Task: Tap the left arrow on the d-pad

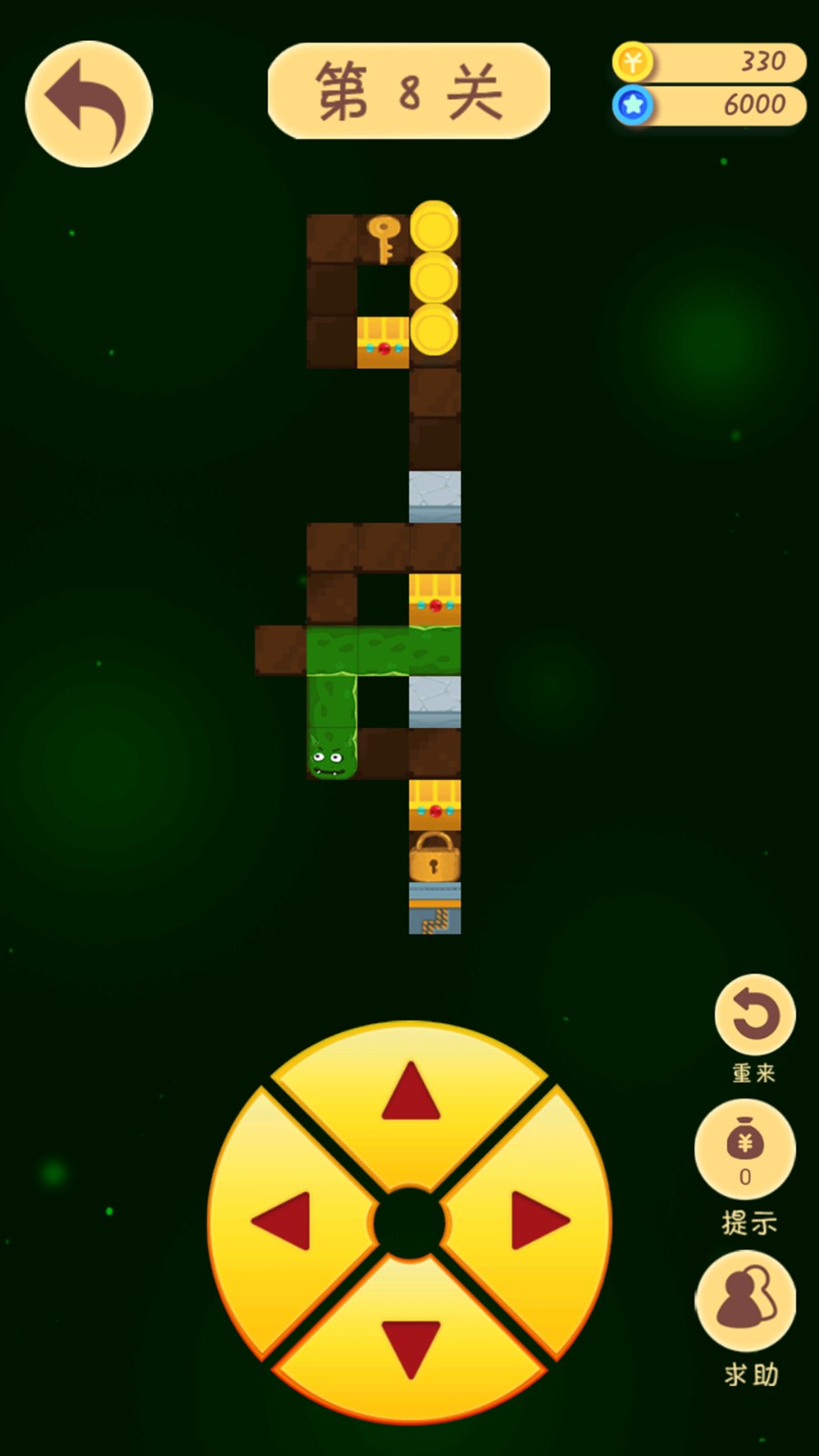Action: tap(283, 1221)
